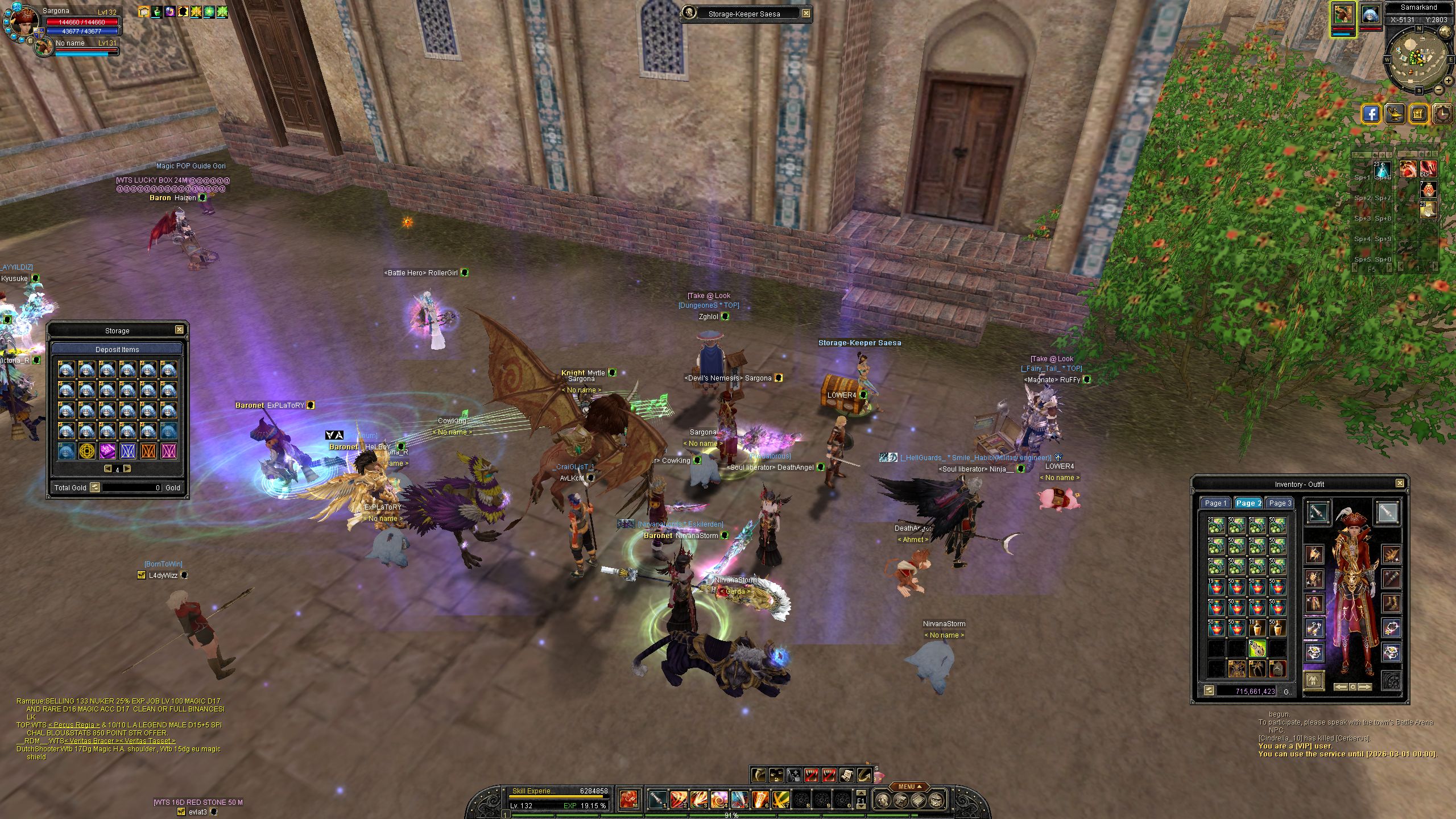Viewport: 1456px width, 819px height.
Task: Close the Inventory - Outfit window
Action: click(x=1400, y=483)
